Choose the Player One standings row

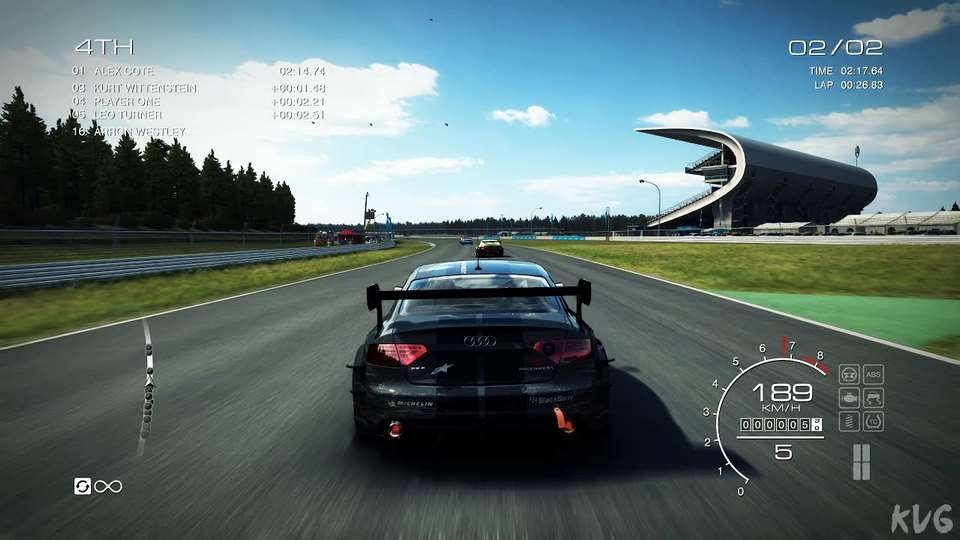point(126,101)
